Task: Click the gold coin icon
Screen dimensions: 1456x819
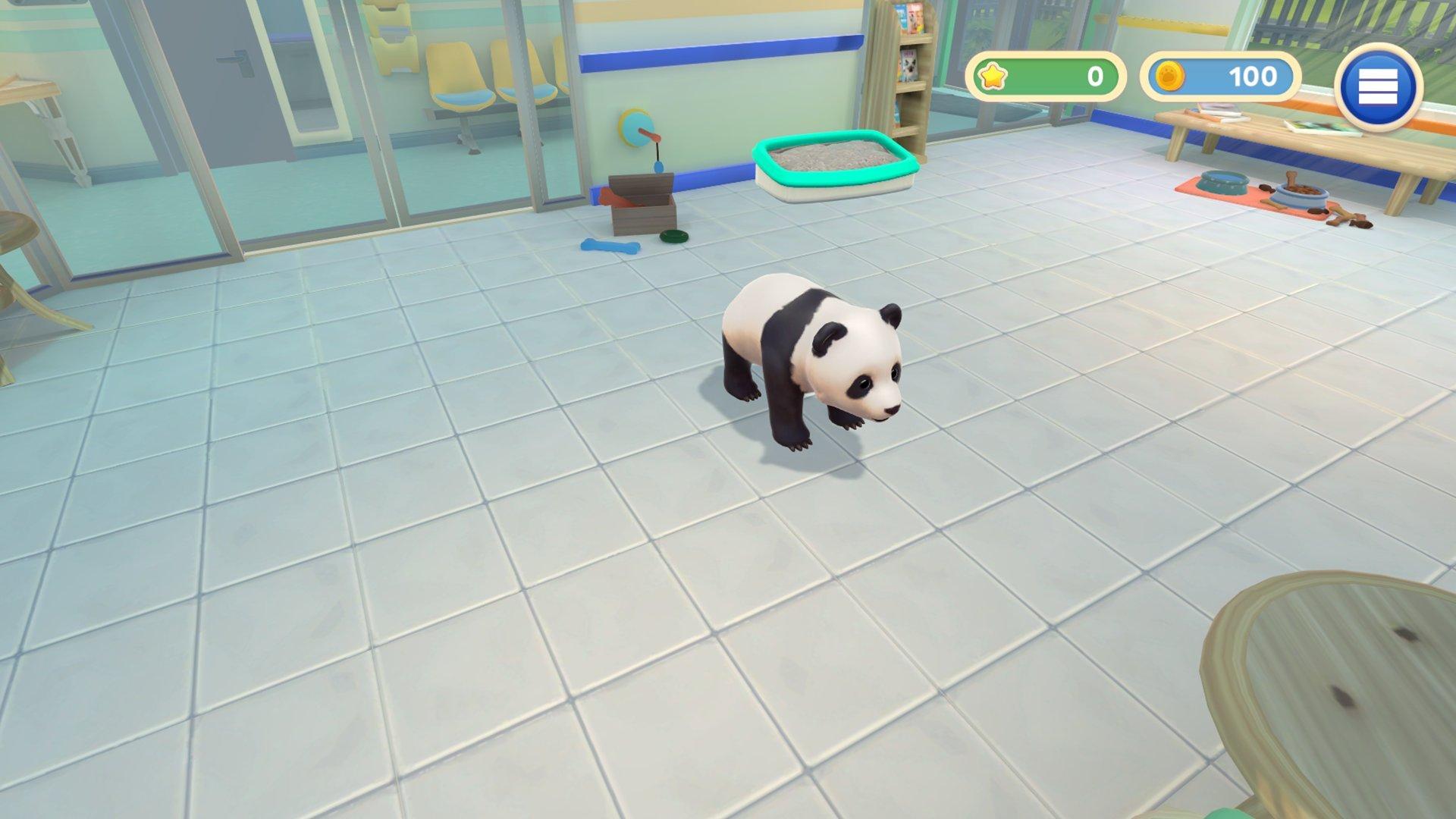Action: (1172, 76)
